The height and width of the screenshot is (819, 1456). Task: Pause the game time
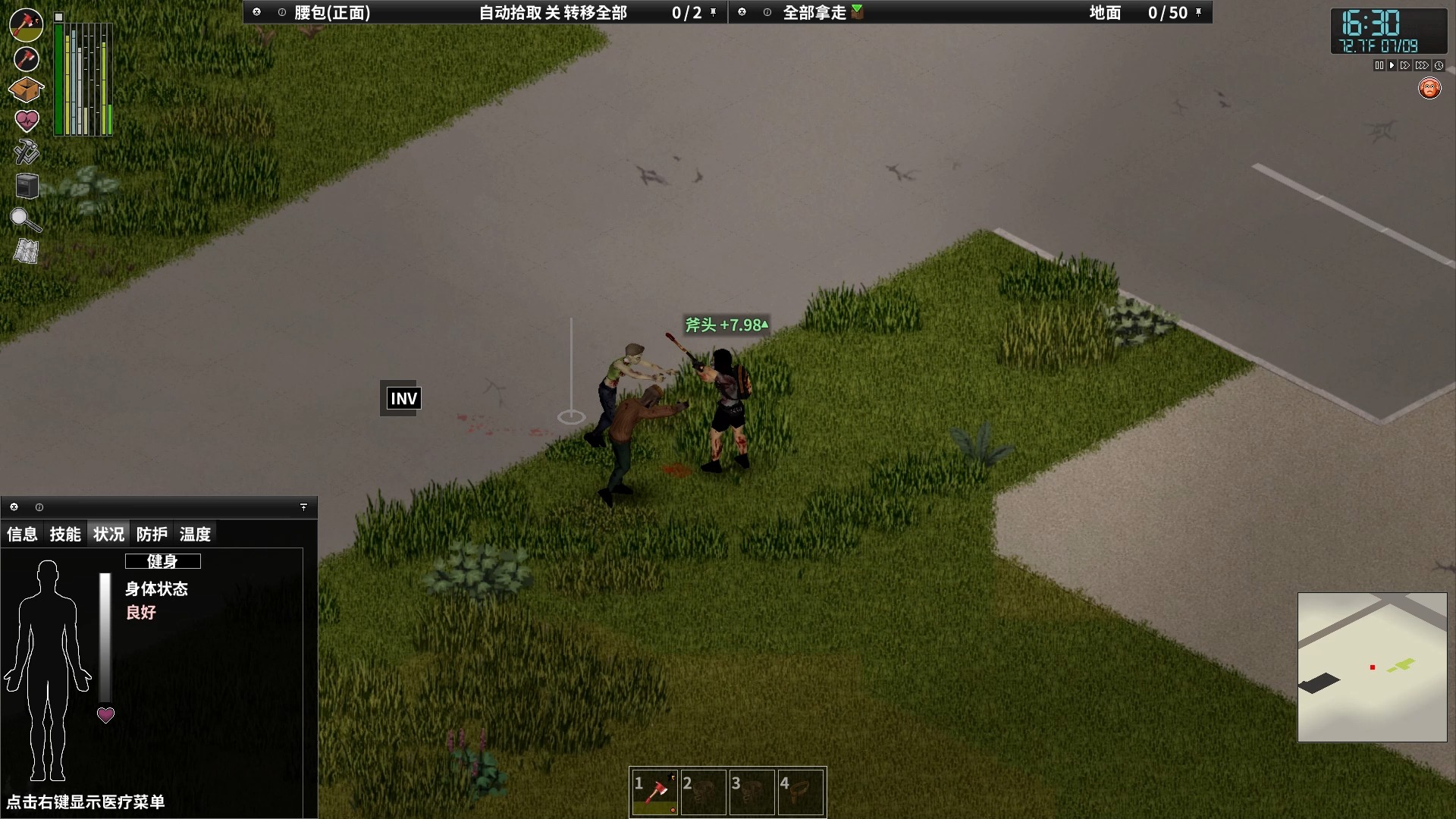[x=1379, y=66]
